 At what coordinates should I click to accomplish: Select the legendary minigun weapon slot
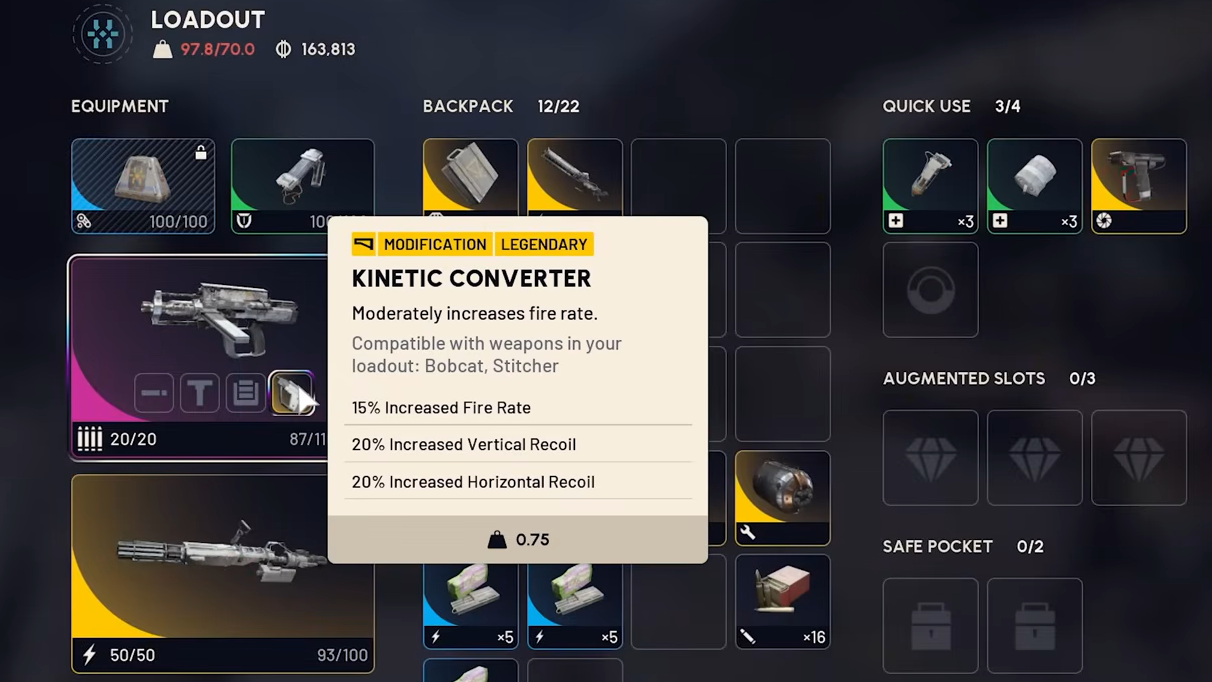coord(222,572)
